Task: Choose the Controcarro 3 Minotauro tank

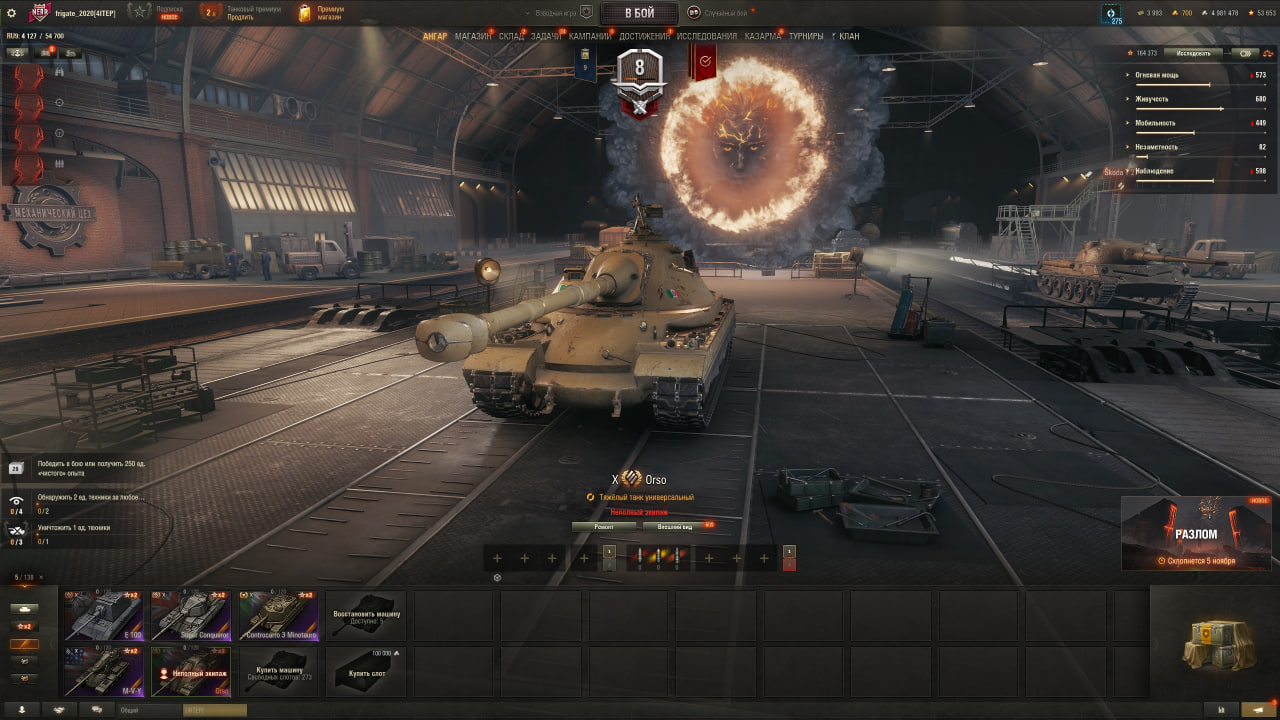Action: [277, 615]
